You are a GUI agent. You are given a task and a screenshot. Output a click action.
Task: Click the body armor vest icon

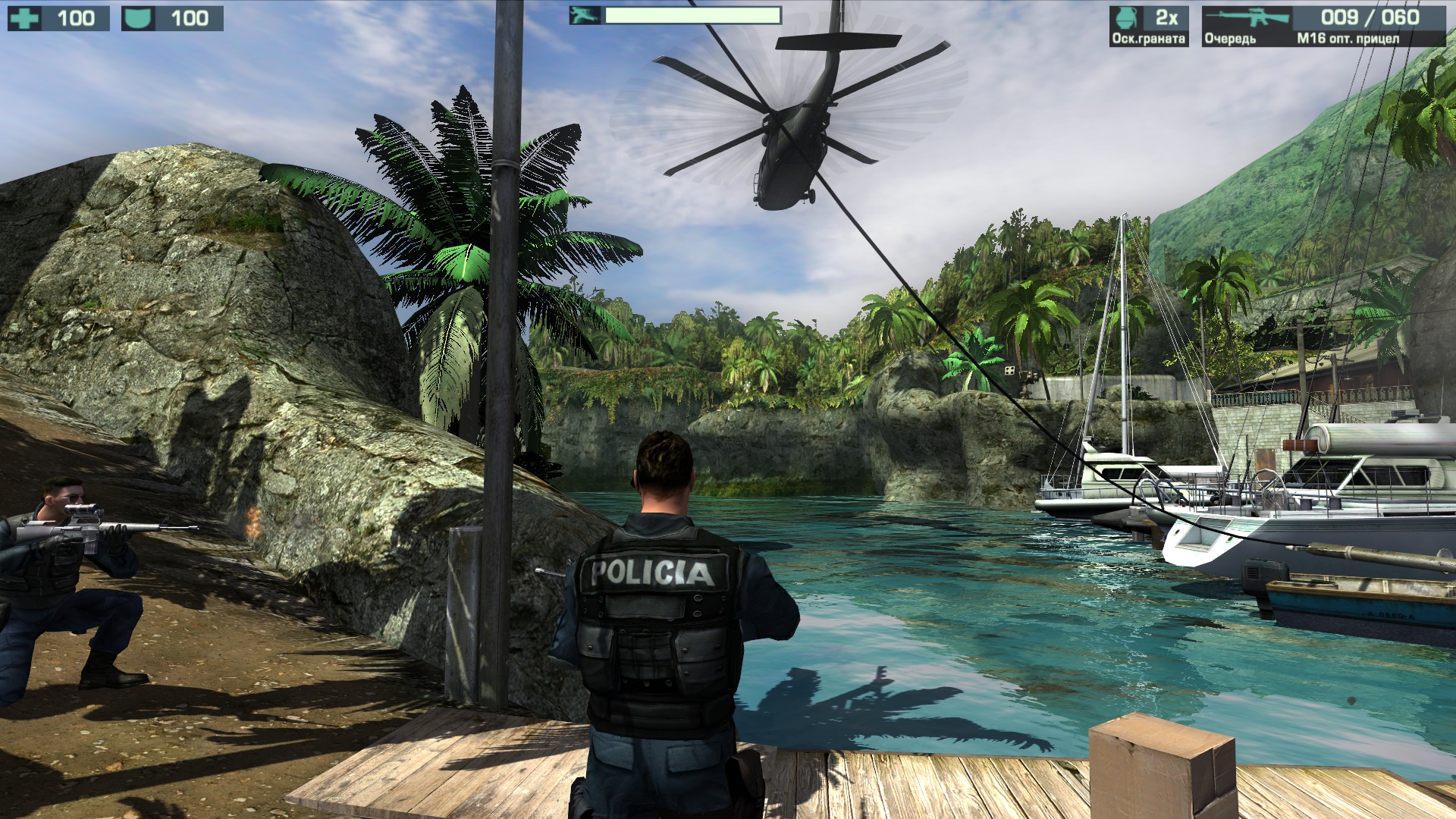pos(139,18)
